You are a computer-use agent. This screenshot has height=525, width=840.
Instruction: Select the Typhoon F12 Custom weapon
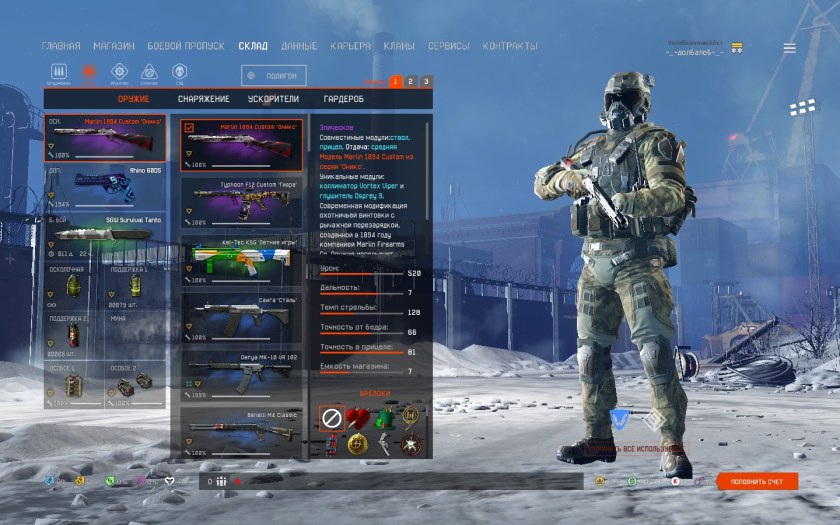click(241, 200)
